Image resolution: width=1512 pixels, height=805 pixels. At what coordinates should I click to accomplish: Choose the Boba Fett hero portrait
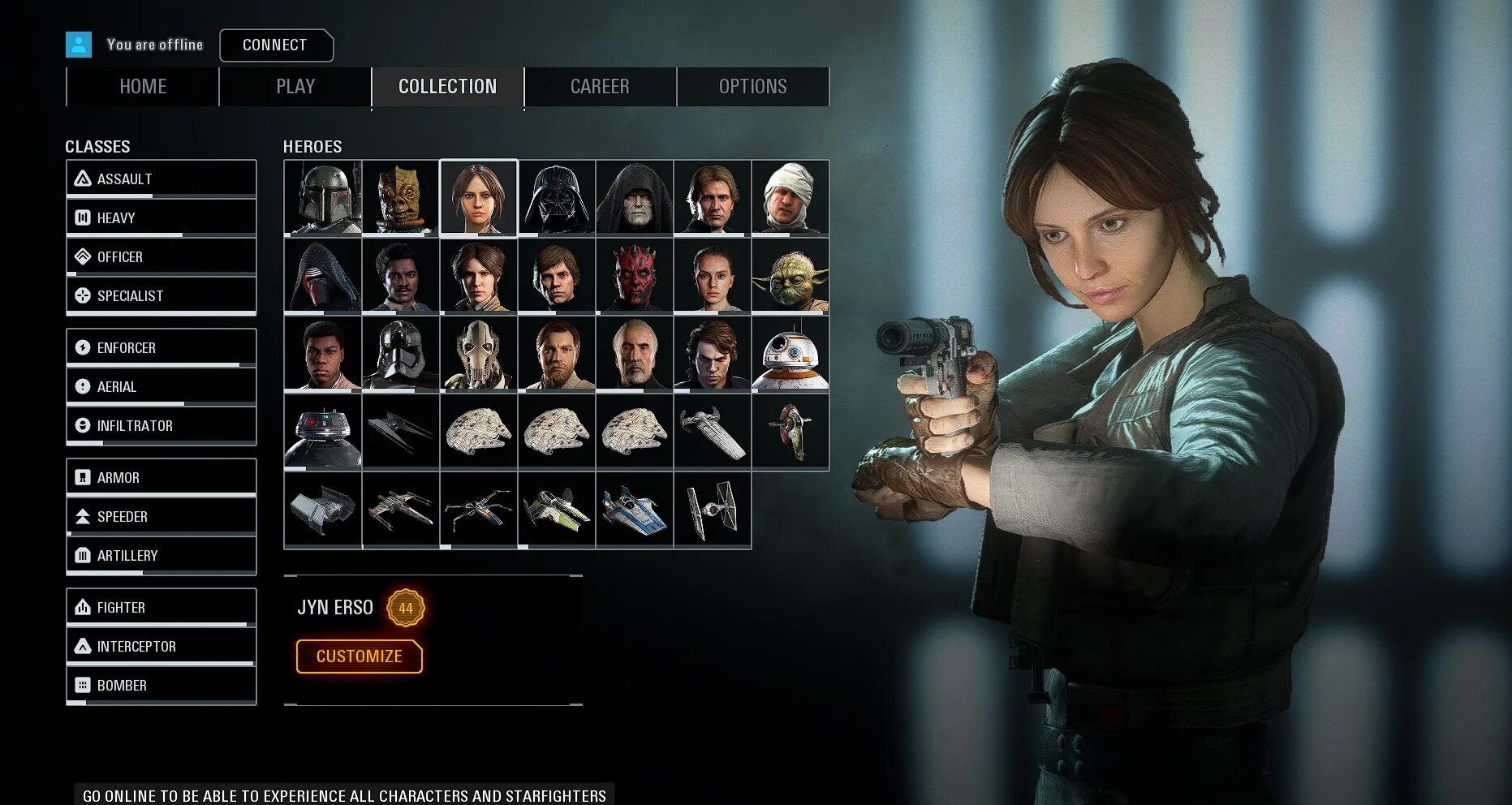323,198
